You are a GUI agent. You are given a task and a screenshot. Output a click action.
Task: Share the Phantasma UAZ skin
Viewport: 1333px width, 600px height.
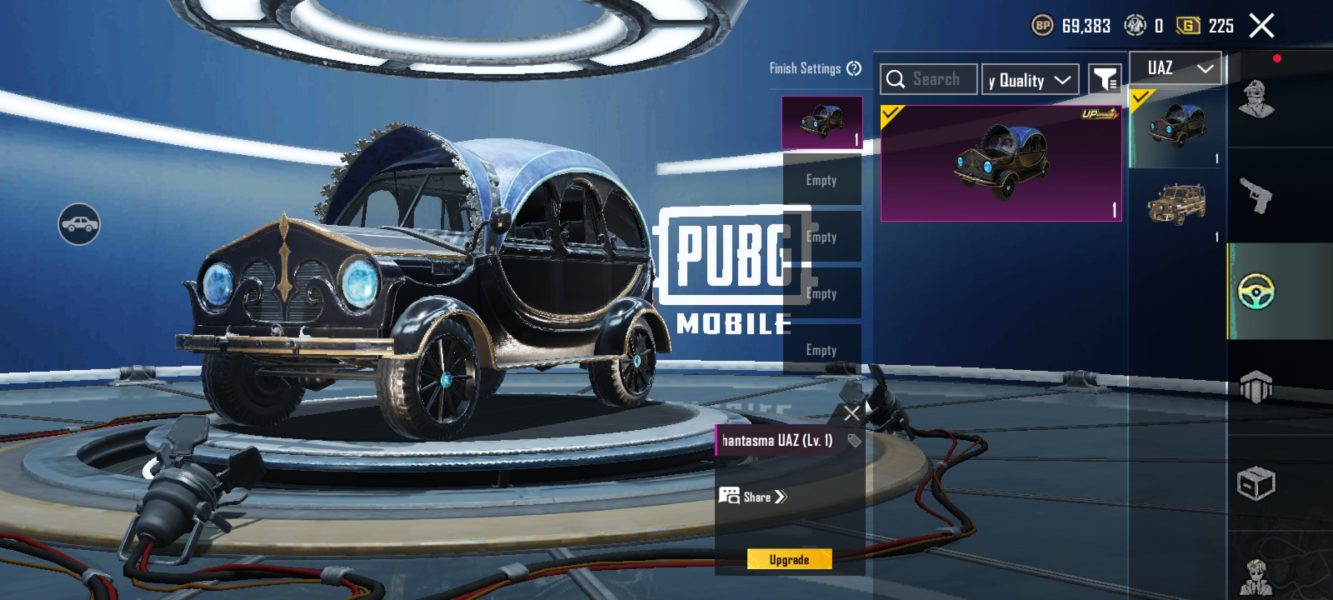pos(754,496)
